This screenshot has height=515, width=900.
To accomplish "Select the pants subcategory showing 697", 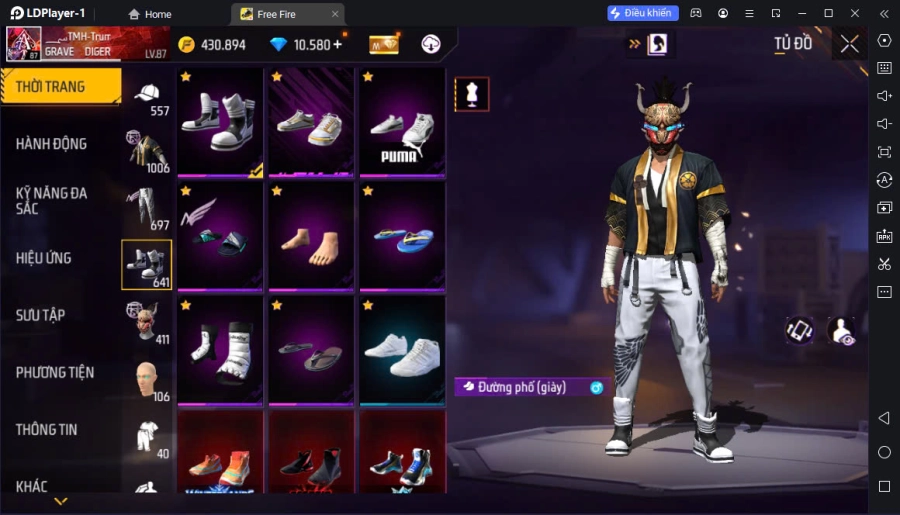I will (x=147, y=208).
